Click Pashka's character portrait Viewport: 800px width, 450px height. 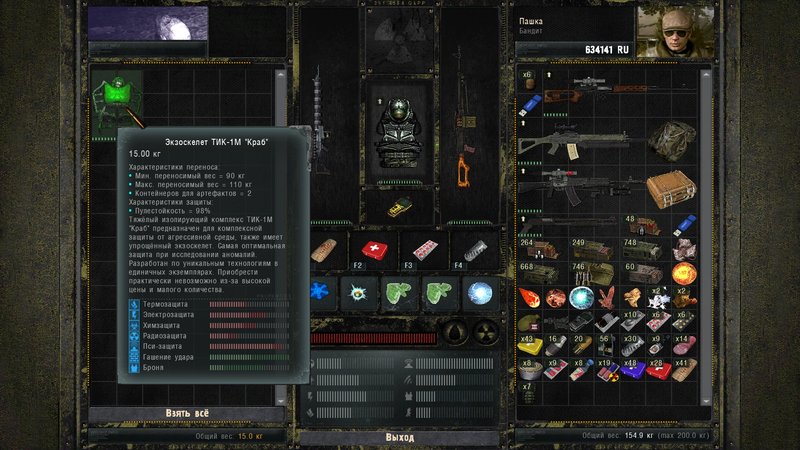click(669, 32)
